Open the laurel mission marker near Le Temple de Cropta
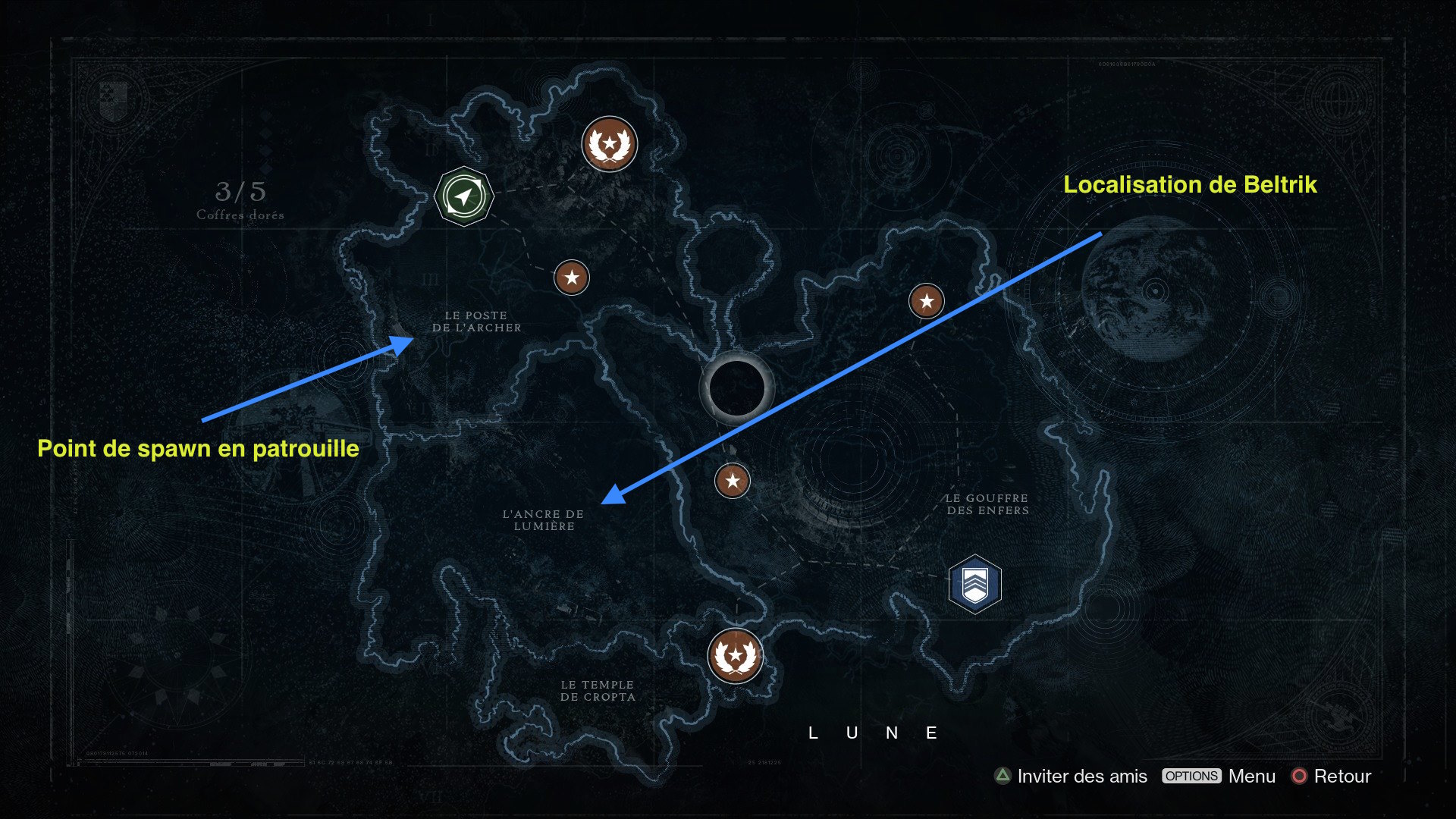The width and height of the screenshot is (1456, 819). [x=735, y=656]
